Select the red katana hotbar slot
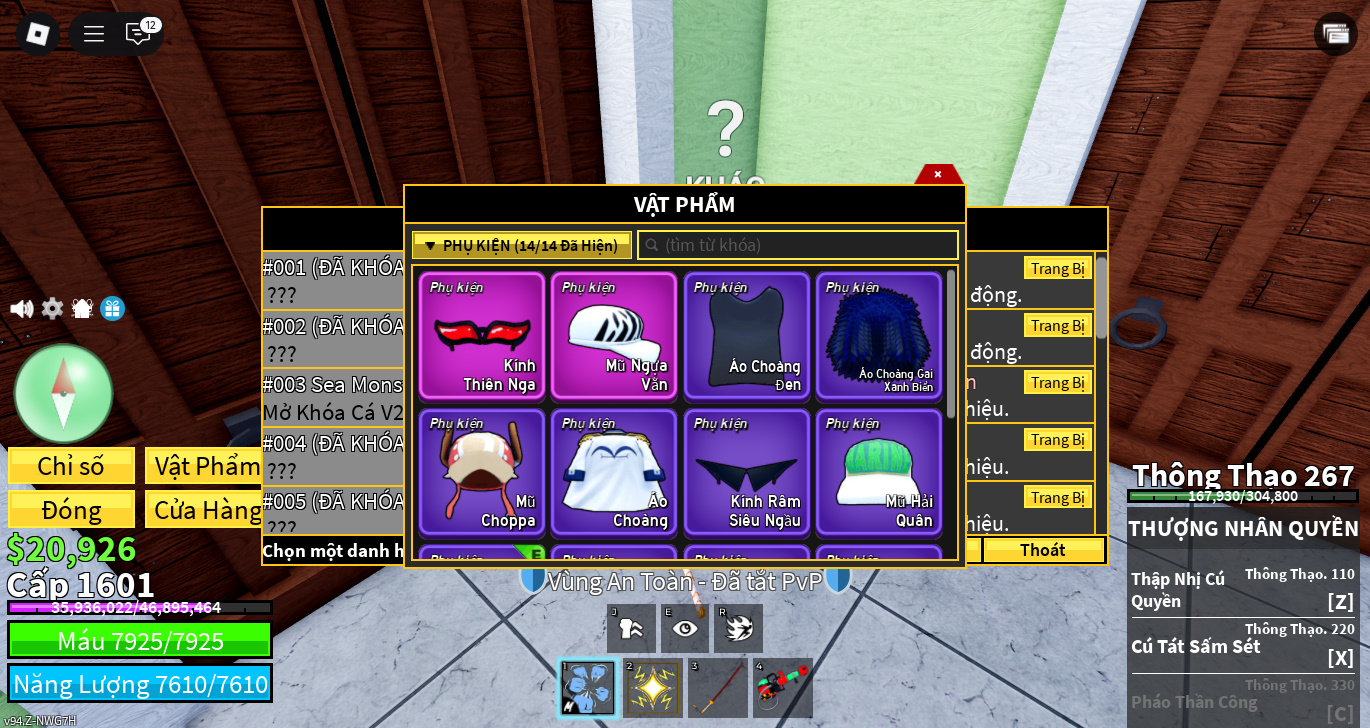The height and width of the screenshot is (728, 1370). click(x=719, y=688)
